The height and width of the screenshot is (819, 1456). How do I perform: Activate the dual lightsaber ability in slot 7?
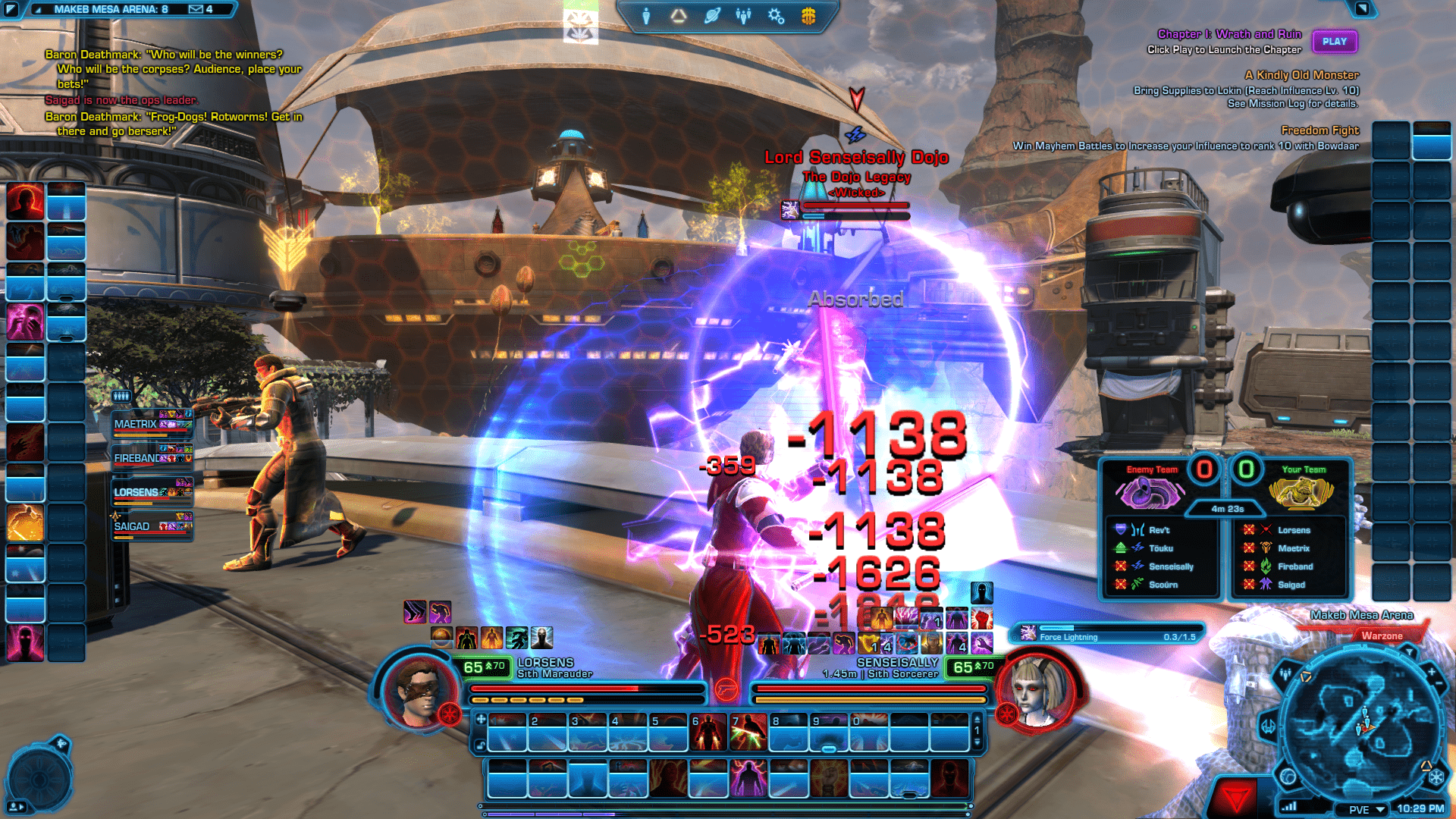[748, 733]
